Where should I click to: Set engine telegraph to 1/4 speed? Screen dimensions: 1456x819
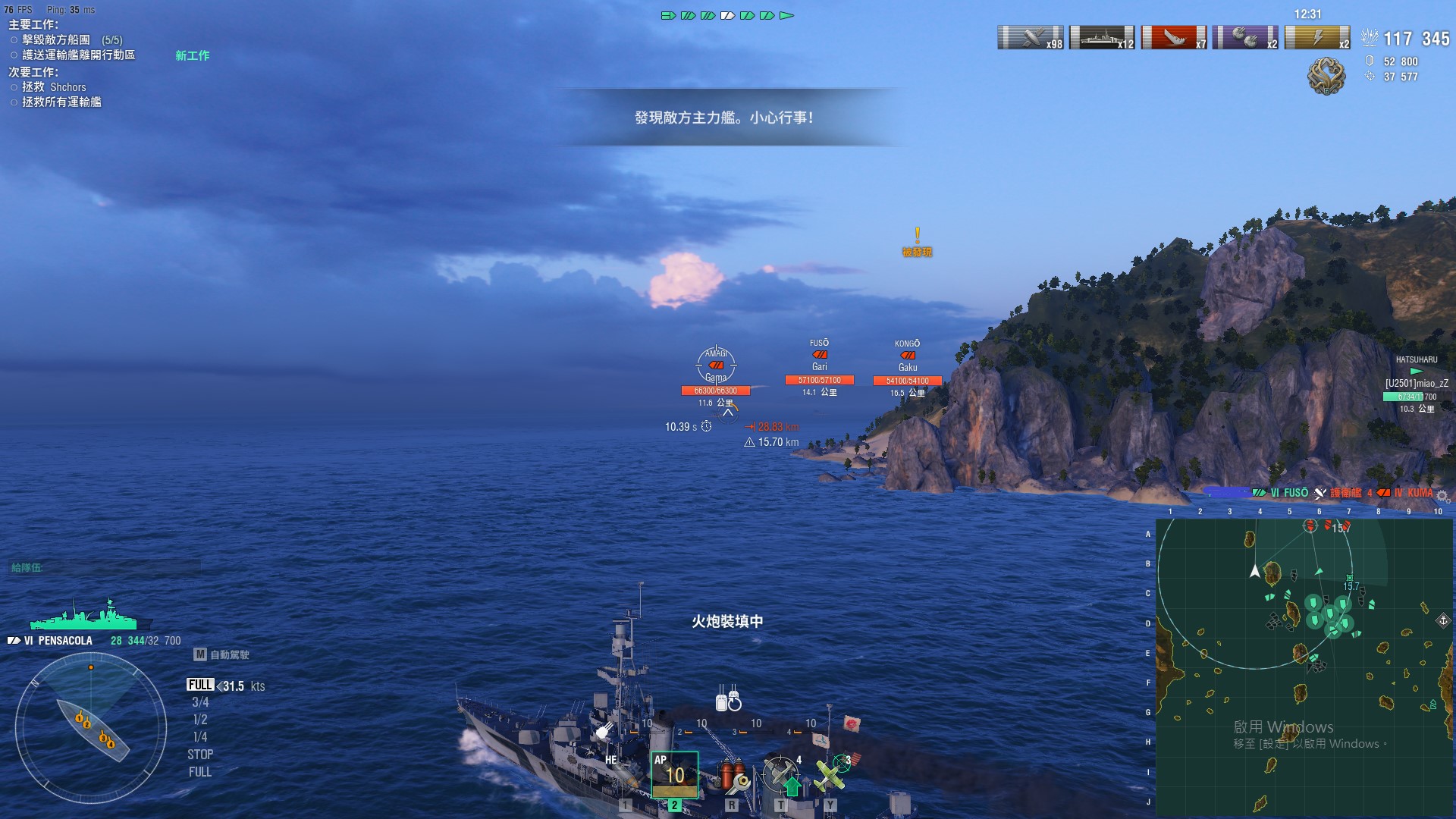(x=200, y=737)
